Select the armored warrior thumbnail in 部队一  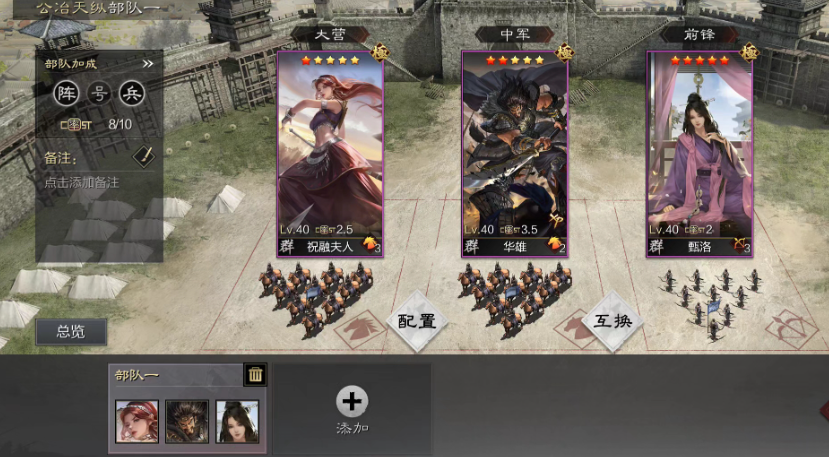pos(187,420)
